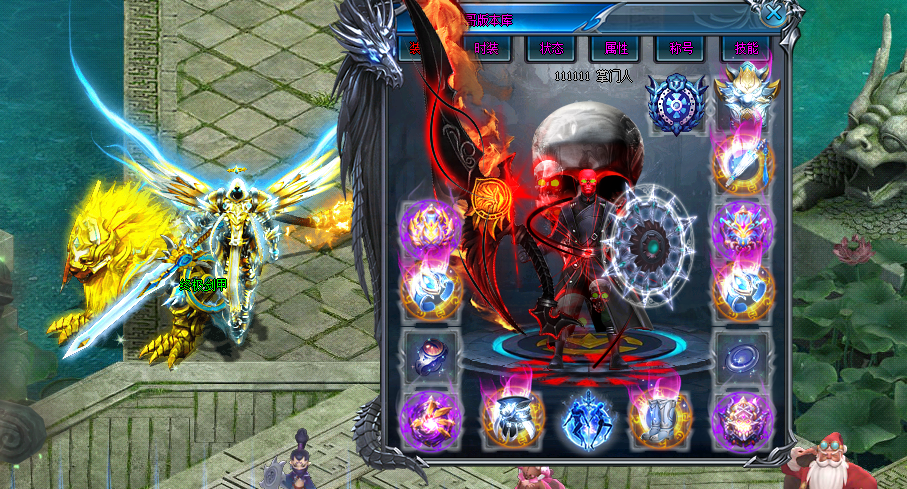Close the character equipment panel
Screen dimensions: 907x489
(773, 13)
